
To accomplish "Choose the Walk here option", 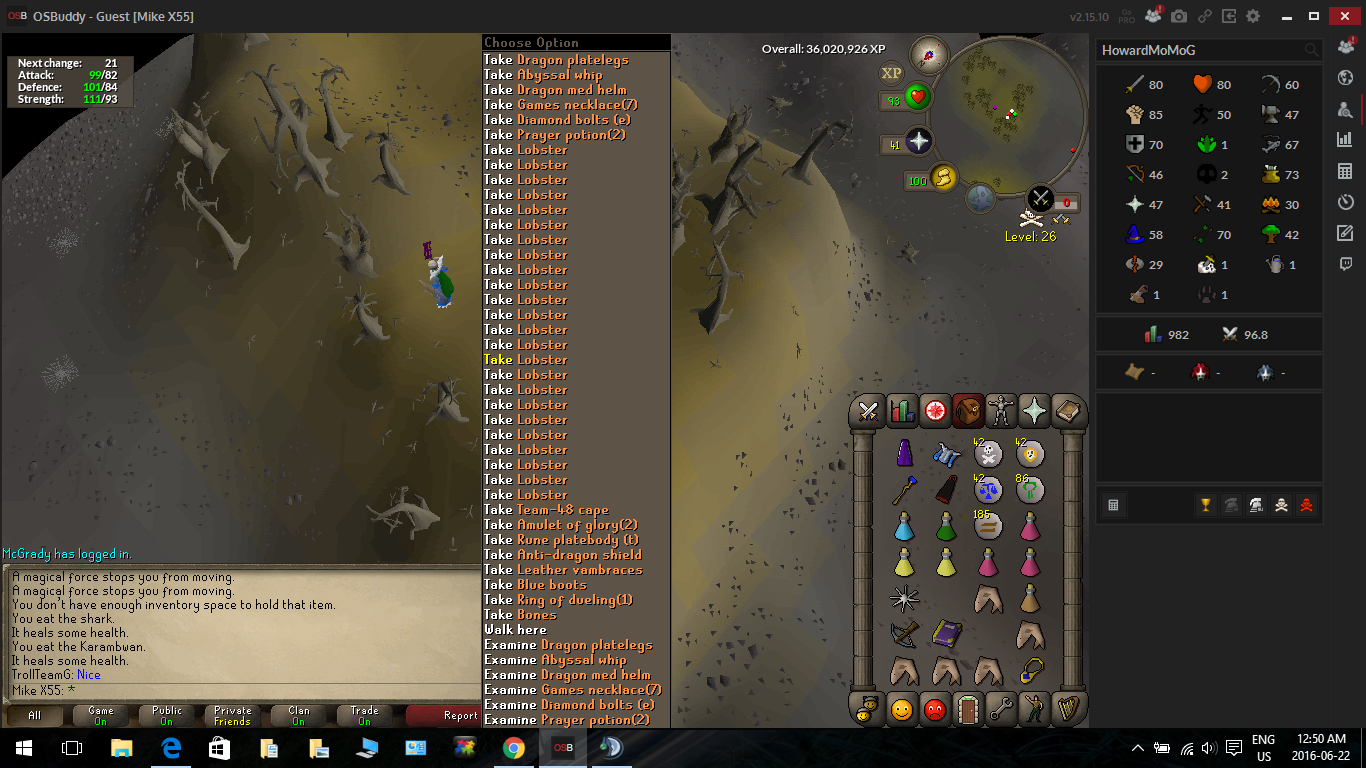I will click(515, 630).
